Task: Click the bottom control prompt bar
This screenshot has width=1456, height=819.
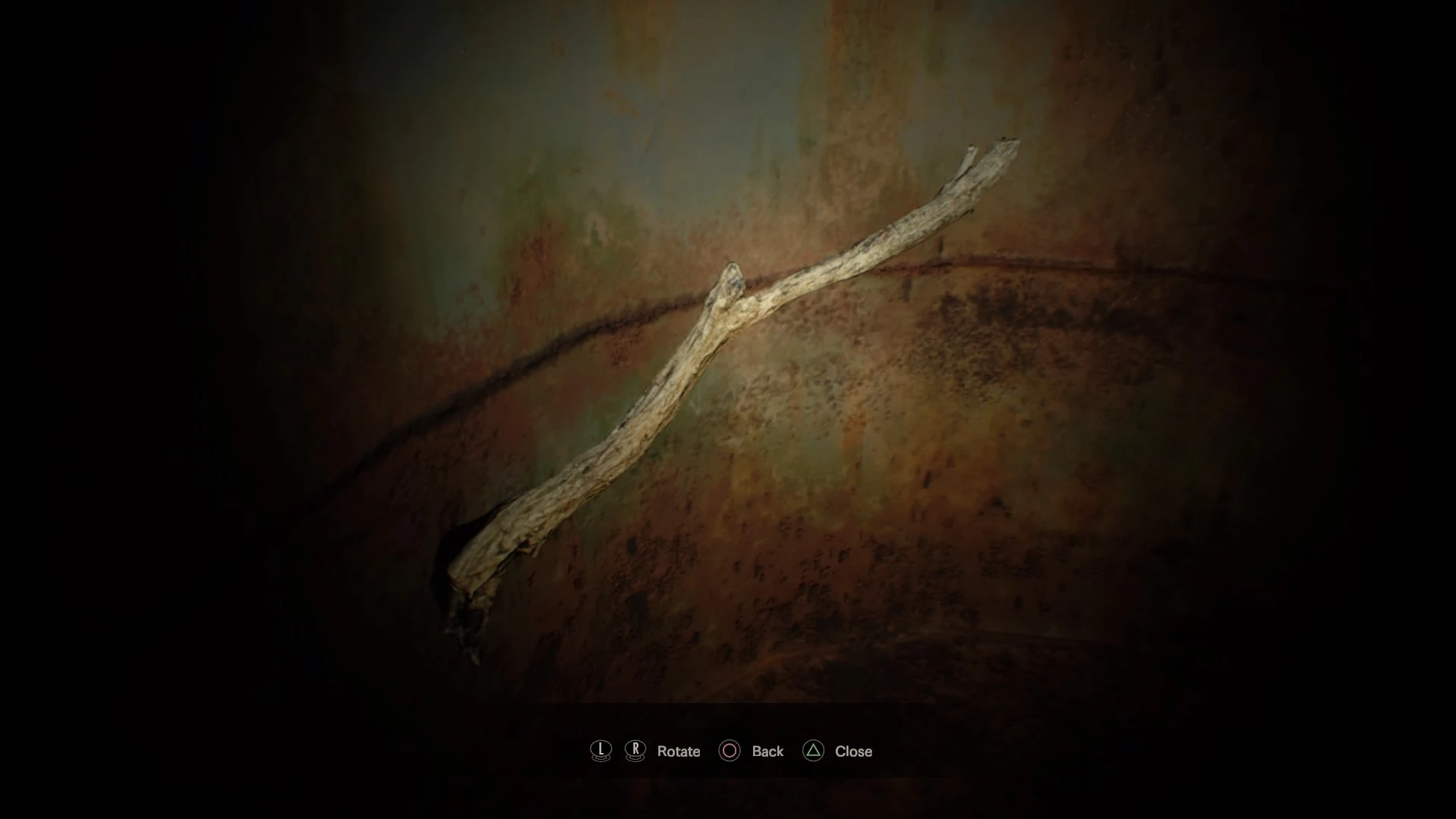Action: tap(728, 752)
